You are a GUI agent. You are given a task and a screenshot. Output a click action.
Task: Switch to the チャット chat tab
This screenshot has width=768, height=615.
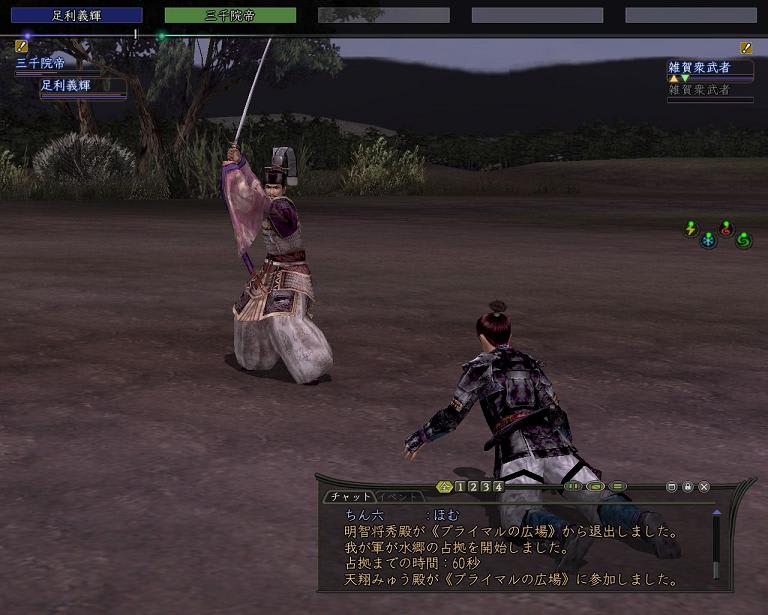350,496
